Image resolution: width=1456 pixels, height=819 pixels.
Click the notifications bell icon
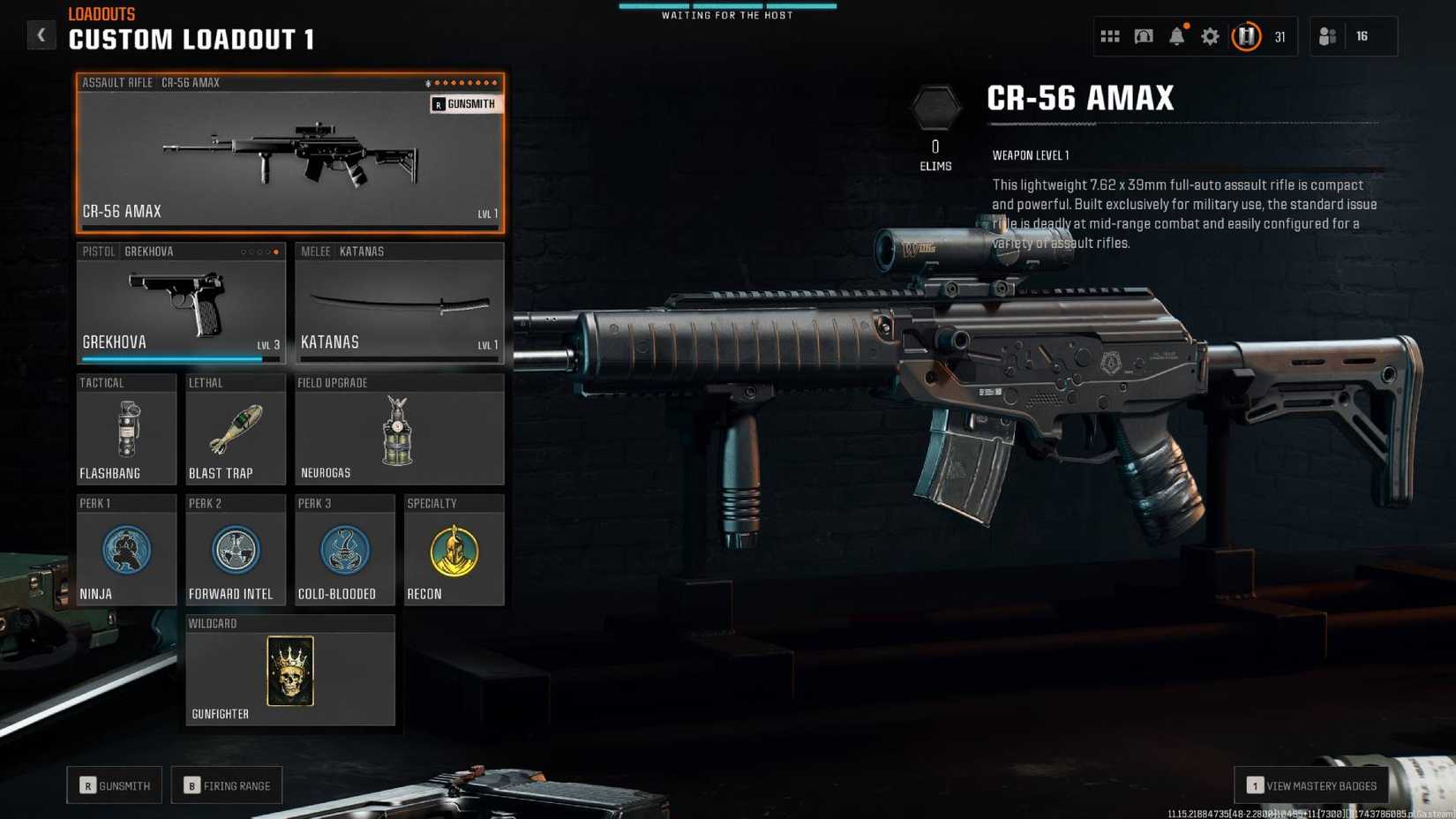[1176, 36]
